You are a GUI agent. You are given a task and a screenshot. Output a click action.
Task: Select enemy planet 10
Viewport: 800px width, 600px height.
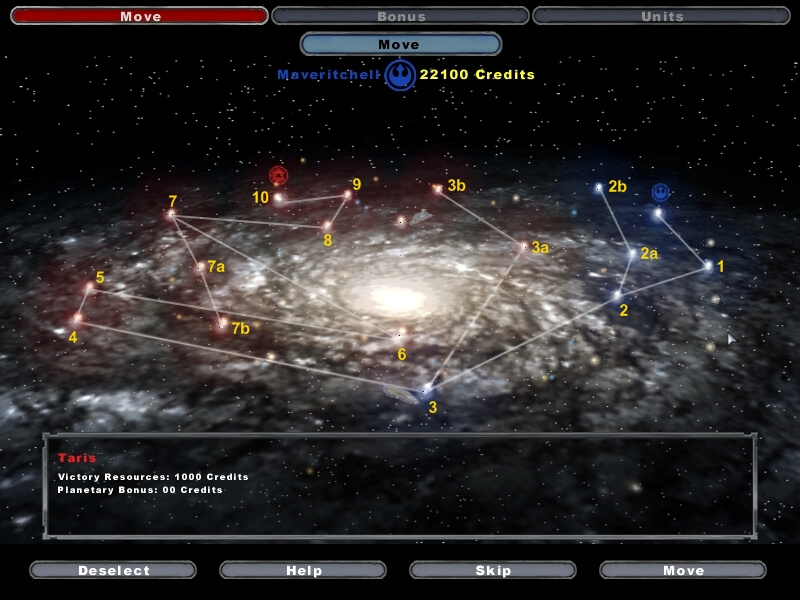tap(278, 199)
